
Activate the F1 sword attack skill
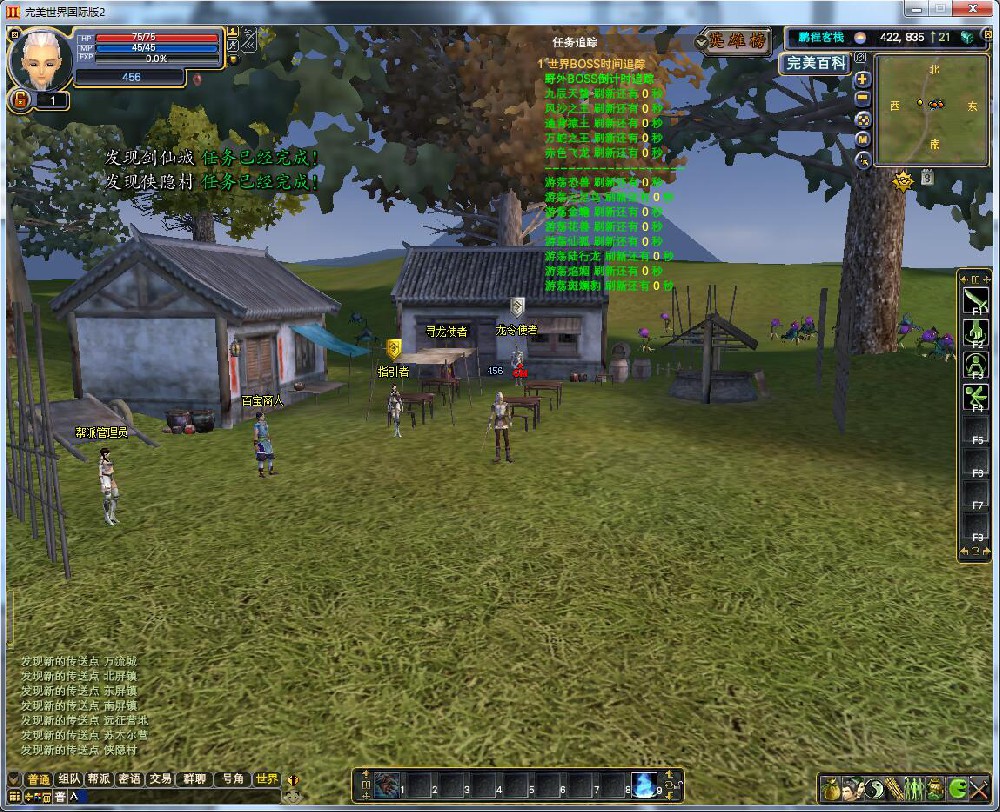tap(975, 301)
